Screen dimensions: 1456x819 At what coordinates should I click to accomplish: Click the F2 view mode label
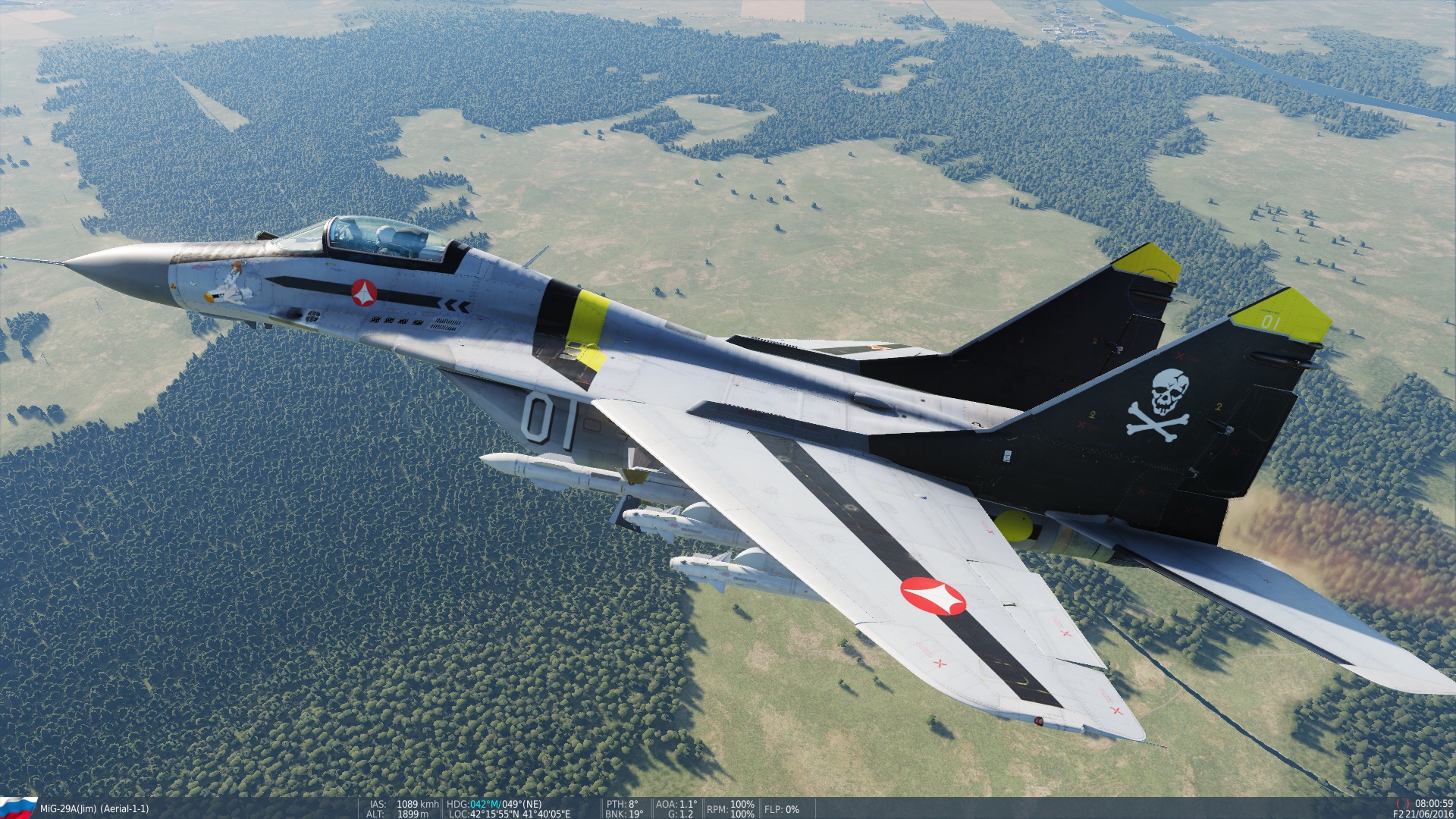[x=1398, y=814]
